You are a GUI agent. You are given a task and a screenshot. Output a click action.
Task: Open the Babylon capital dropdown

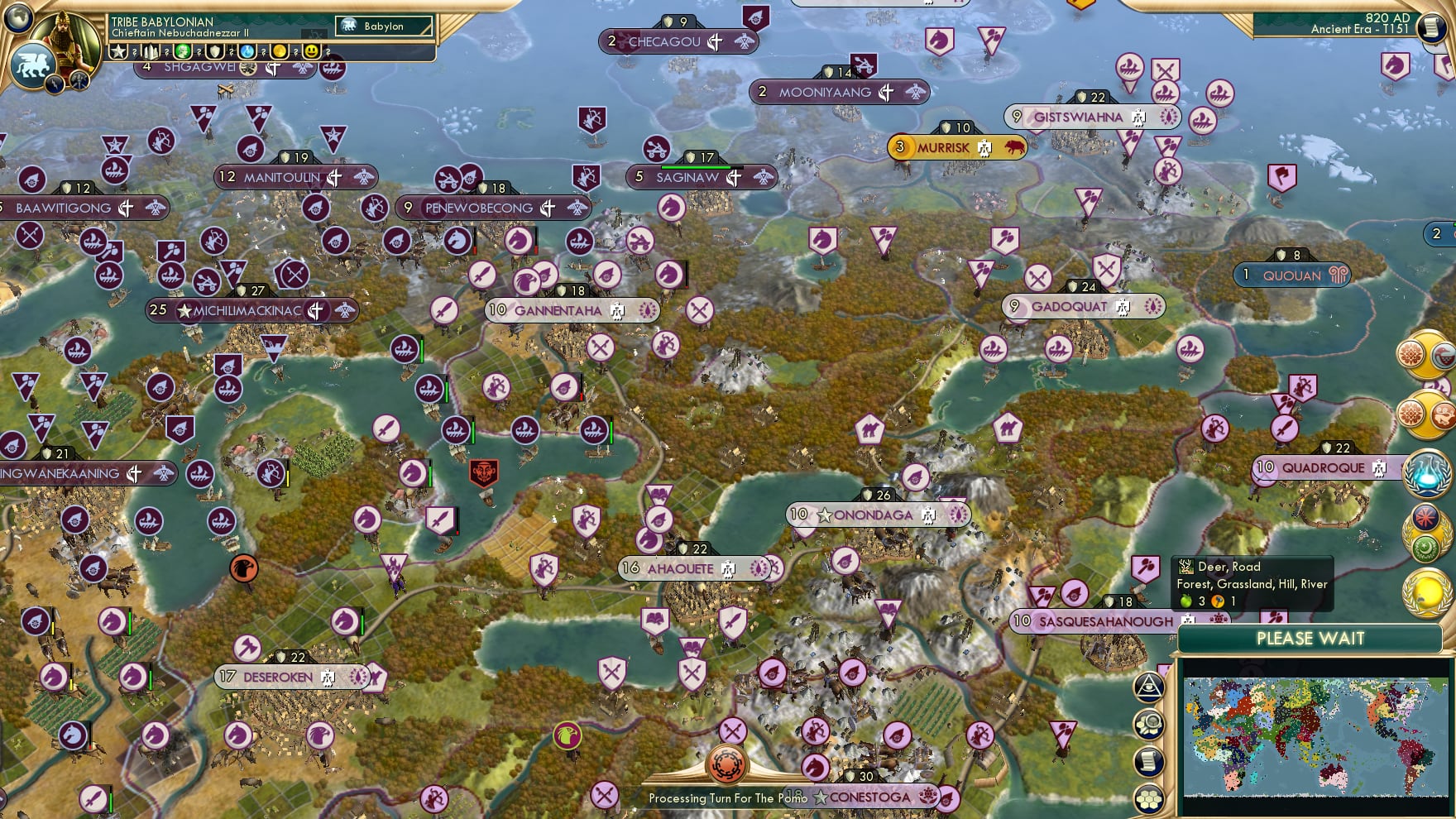(383, 26)
